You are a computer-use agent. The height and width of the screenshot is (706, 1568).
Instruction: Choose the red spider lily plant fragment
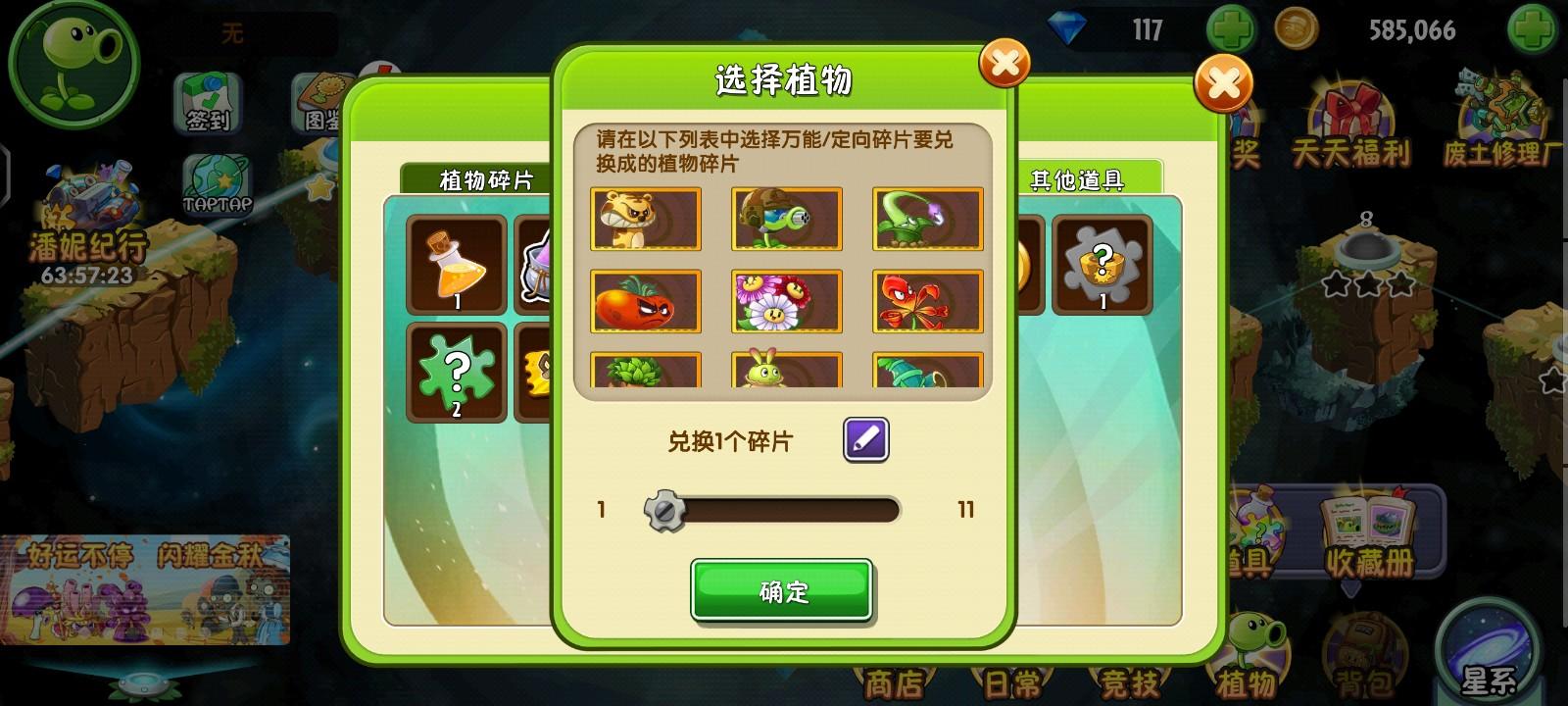pyautogui.click(x=924, y=302)
